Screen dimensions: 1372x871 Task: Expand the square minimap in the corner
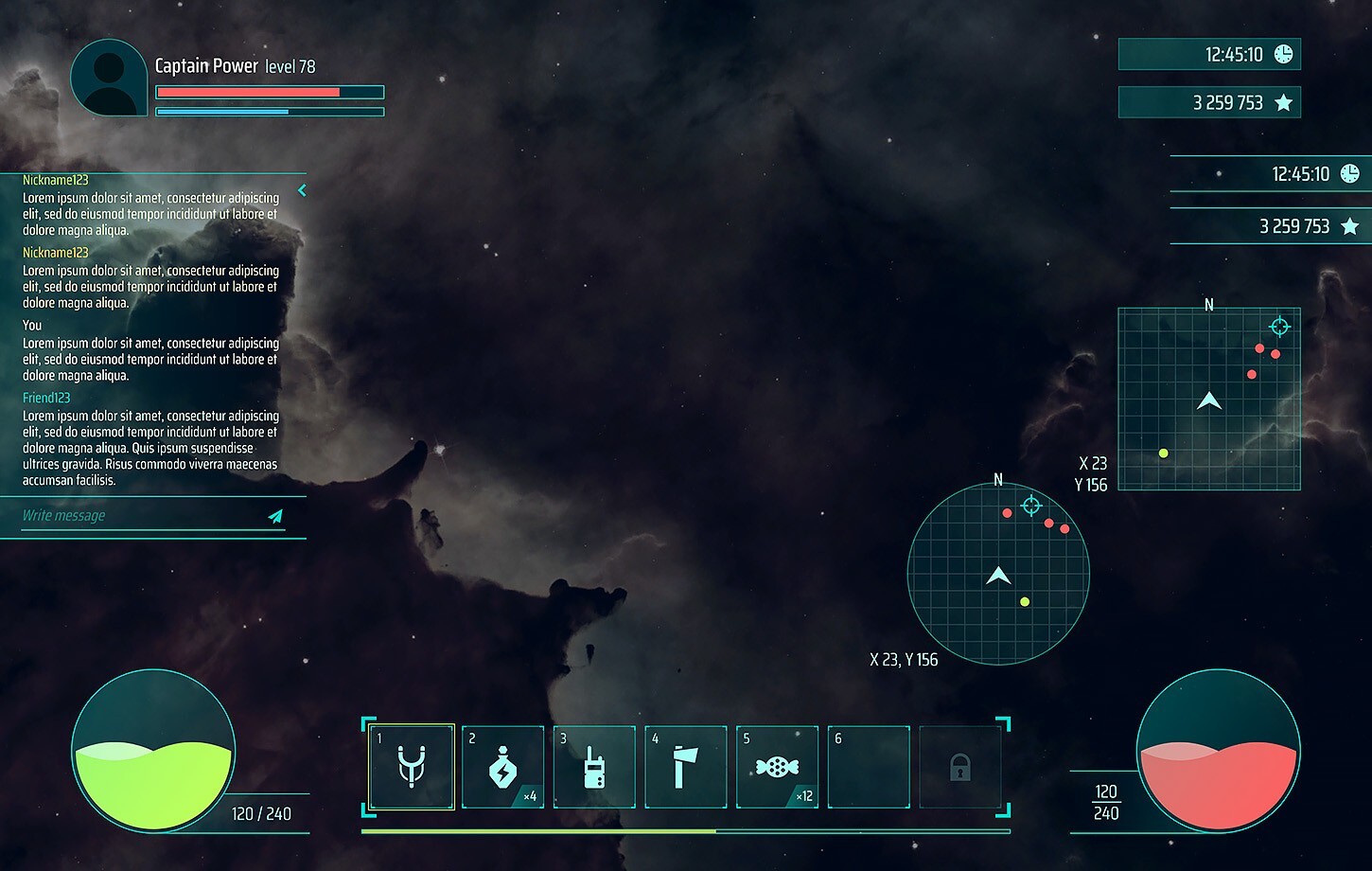coord(1209,398)
